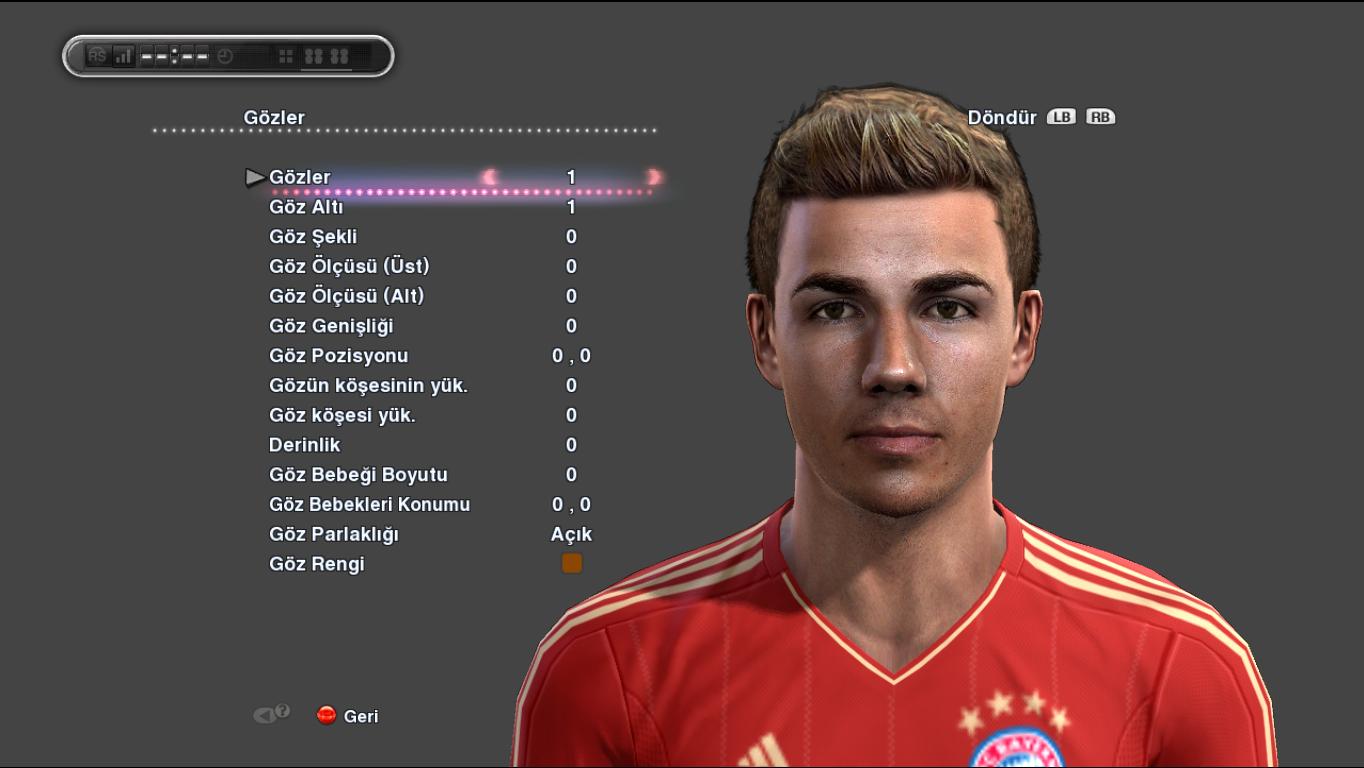
Task: Click the brown eye color swatch
Action: (x=572, y=564)
